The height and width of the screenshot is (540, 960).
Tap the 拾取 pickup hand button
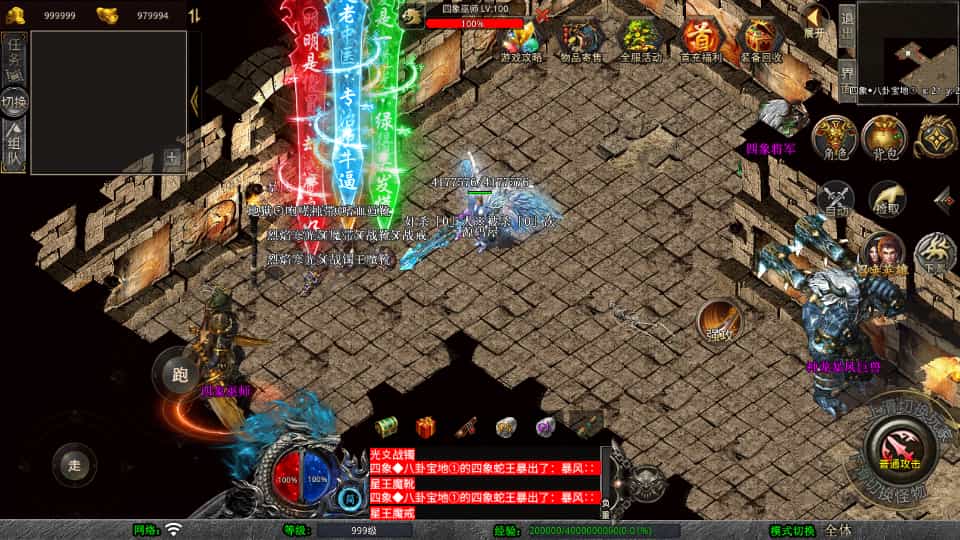click(886, 199)
